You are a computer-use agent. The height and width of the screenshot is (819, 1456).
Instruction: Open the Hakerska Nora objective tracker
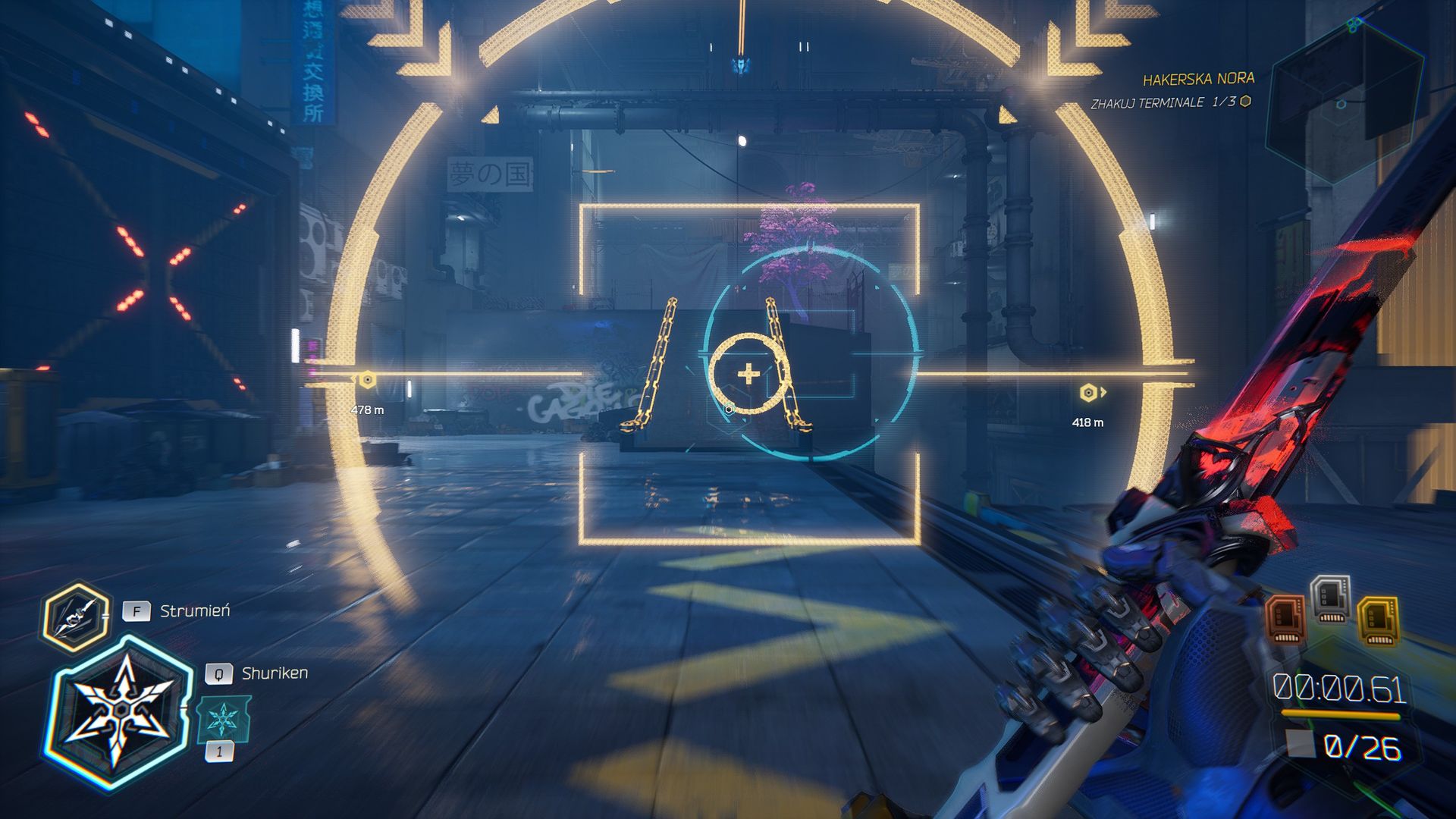tap(1197, 79)
